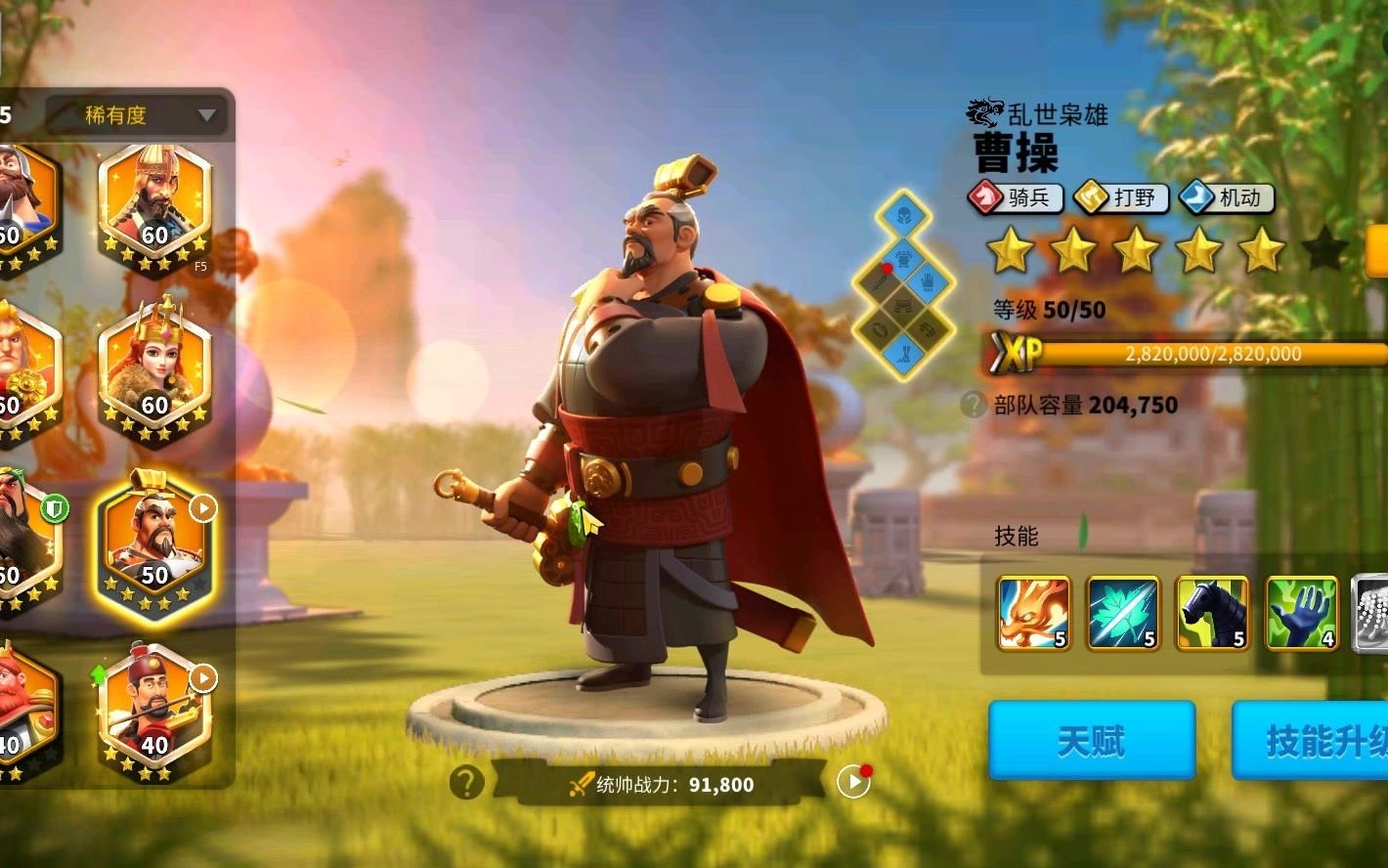This screenshot has width=1388, height=868.
Task: Inspect the teal leaf slash skill
Action: (x=1123, y=613)
